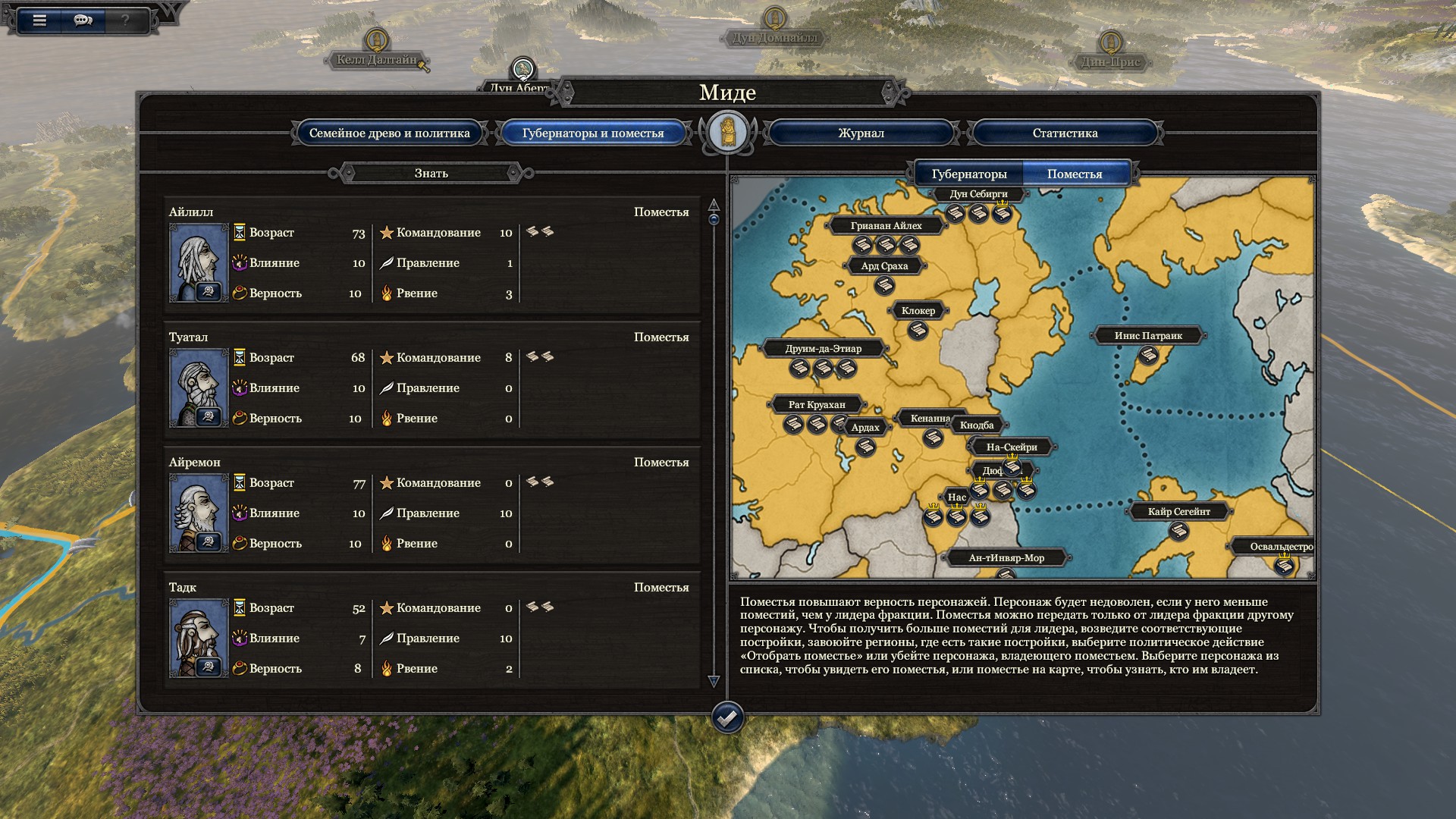This screenshot has height=819, width=1456.
Task: Select the Поместья sub-tab
Action: coord(1075,174)
